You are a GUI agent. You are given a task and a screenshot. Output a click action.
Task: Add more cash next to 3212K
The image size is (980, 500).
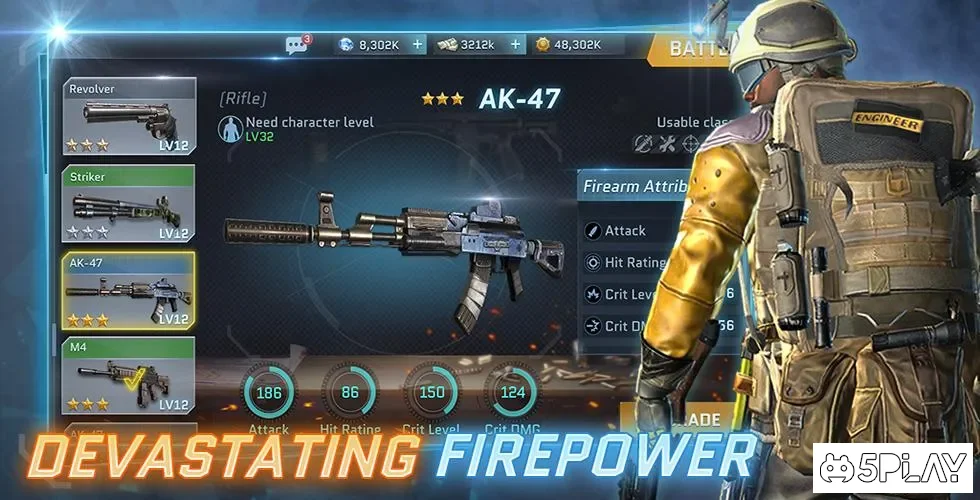pos(516,45)
